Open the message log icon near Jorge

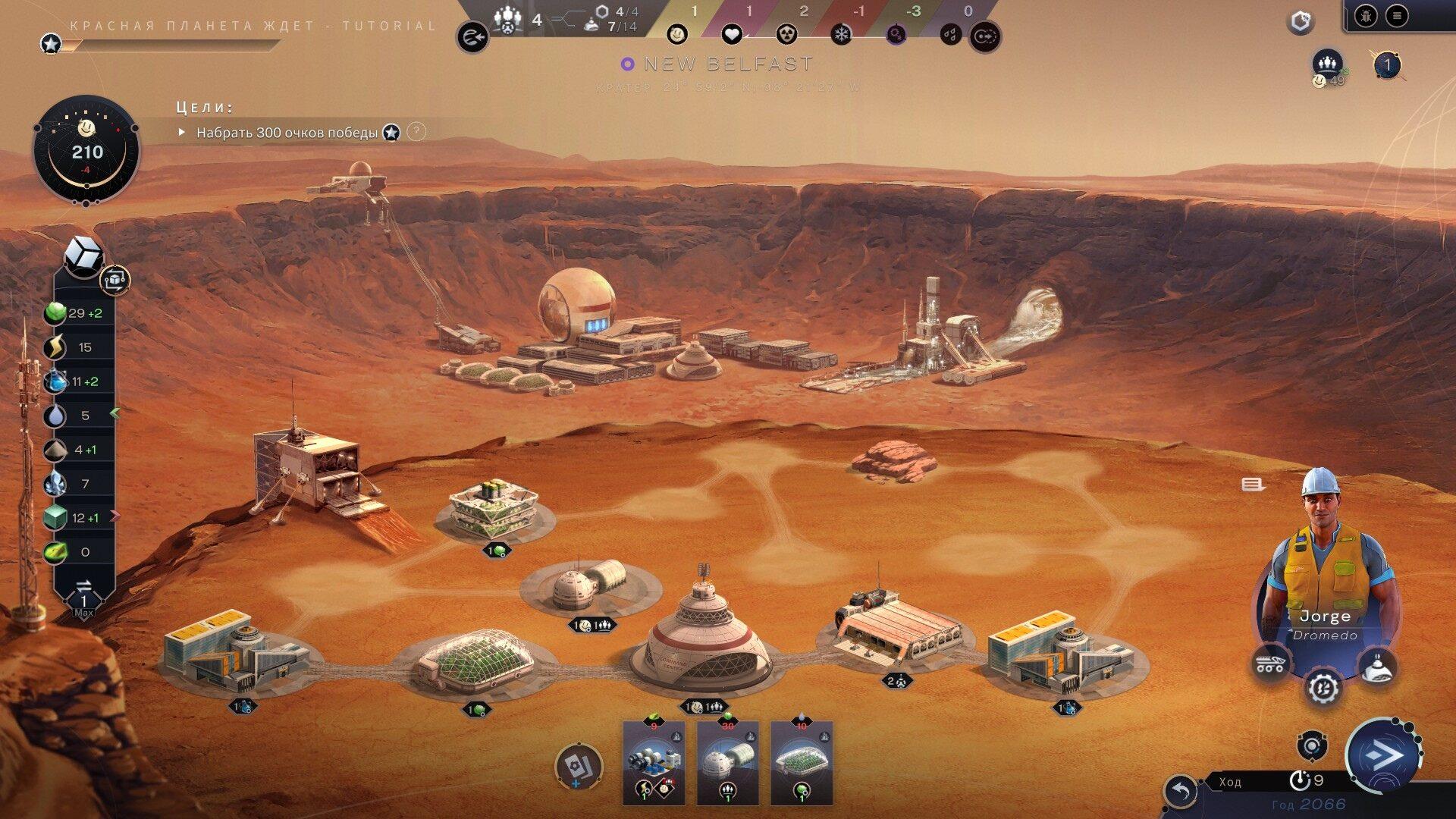click(x=1251, y=485)
